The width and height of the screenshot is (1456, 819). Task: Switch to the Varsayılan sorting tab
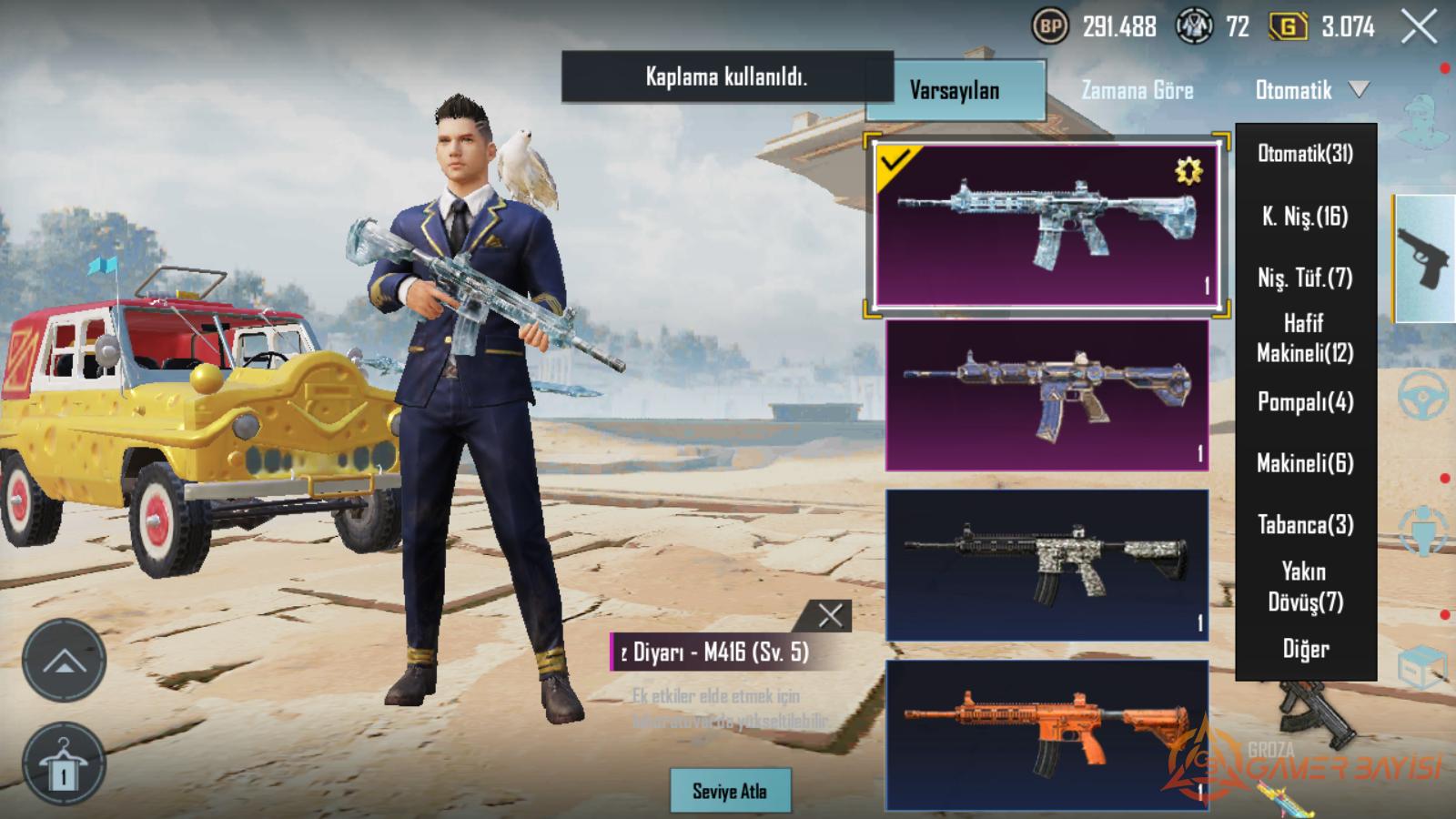(955, 90)
